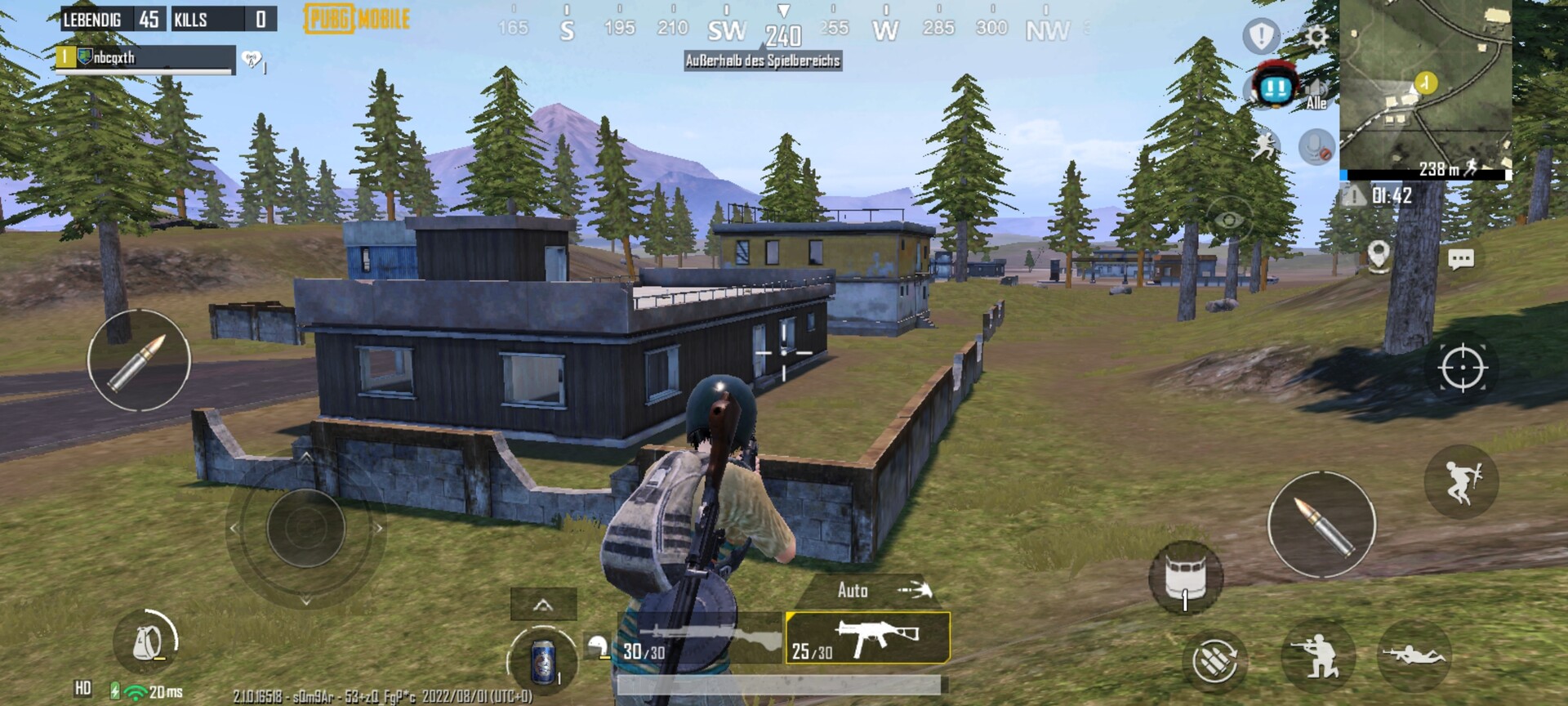Tap the jump button

tap(1461, 481)
